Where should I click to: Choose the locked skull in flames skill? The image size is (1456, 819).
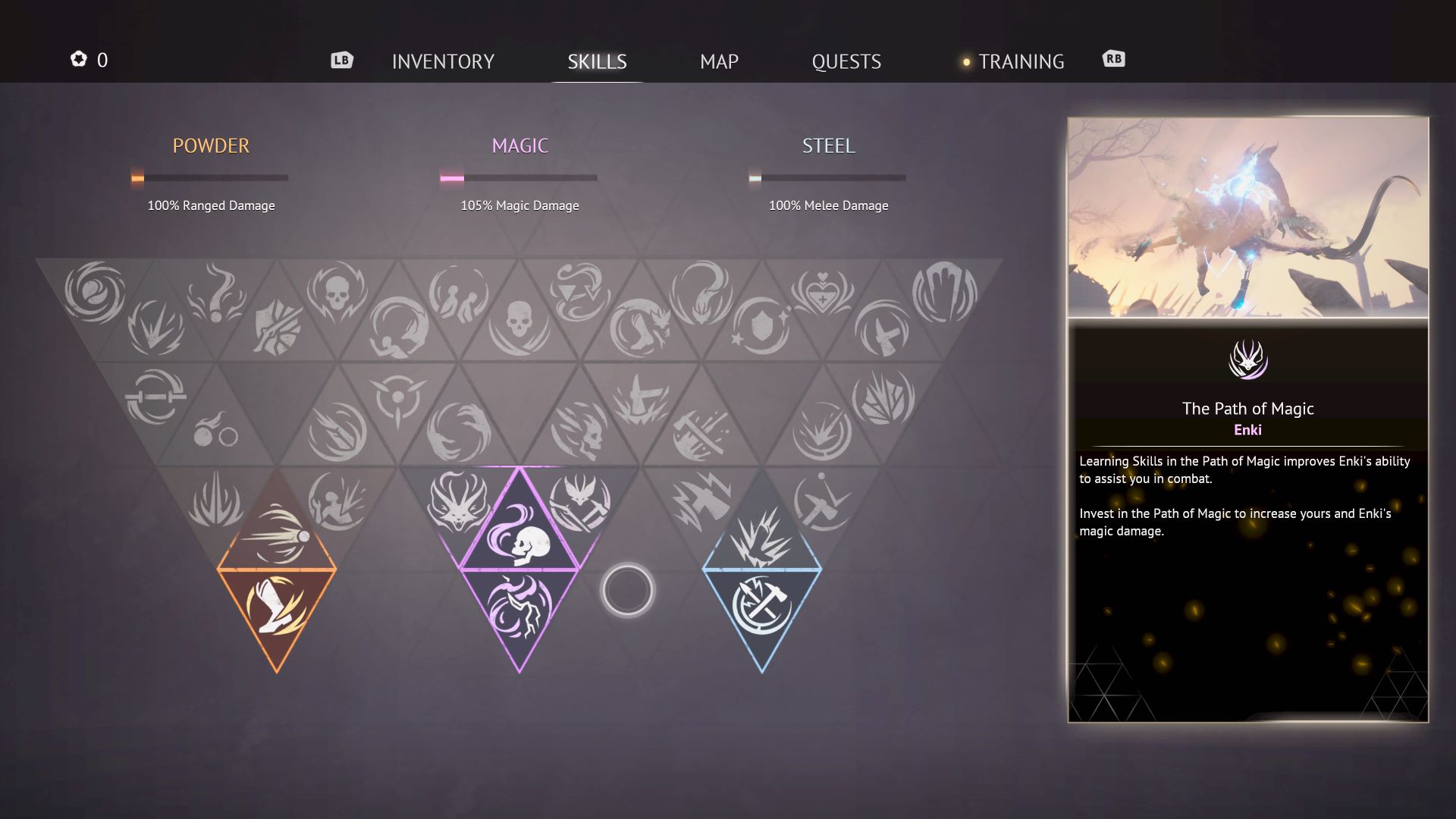336,290
